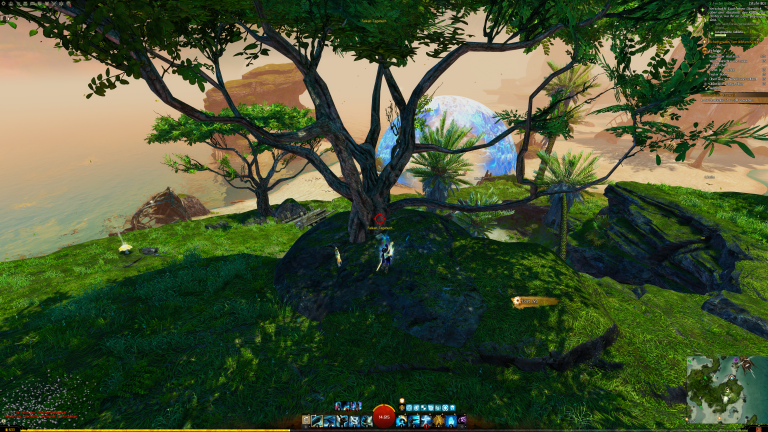Open the game menu icon at top-left
This screenshot has height=432, width=768.
click(x=4, y=4)
